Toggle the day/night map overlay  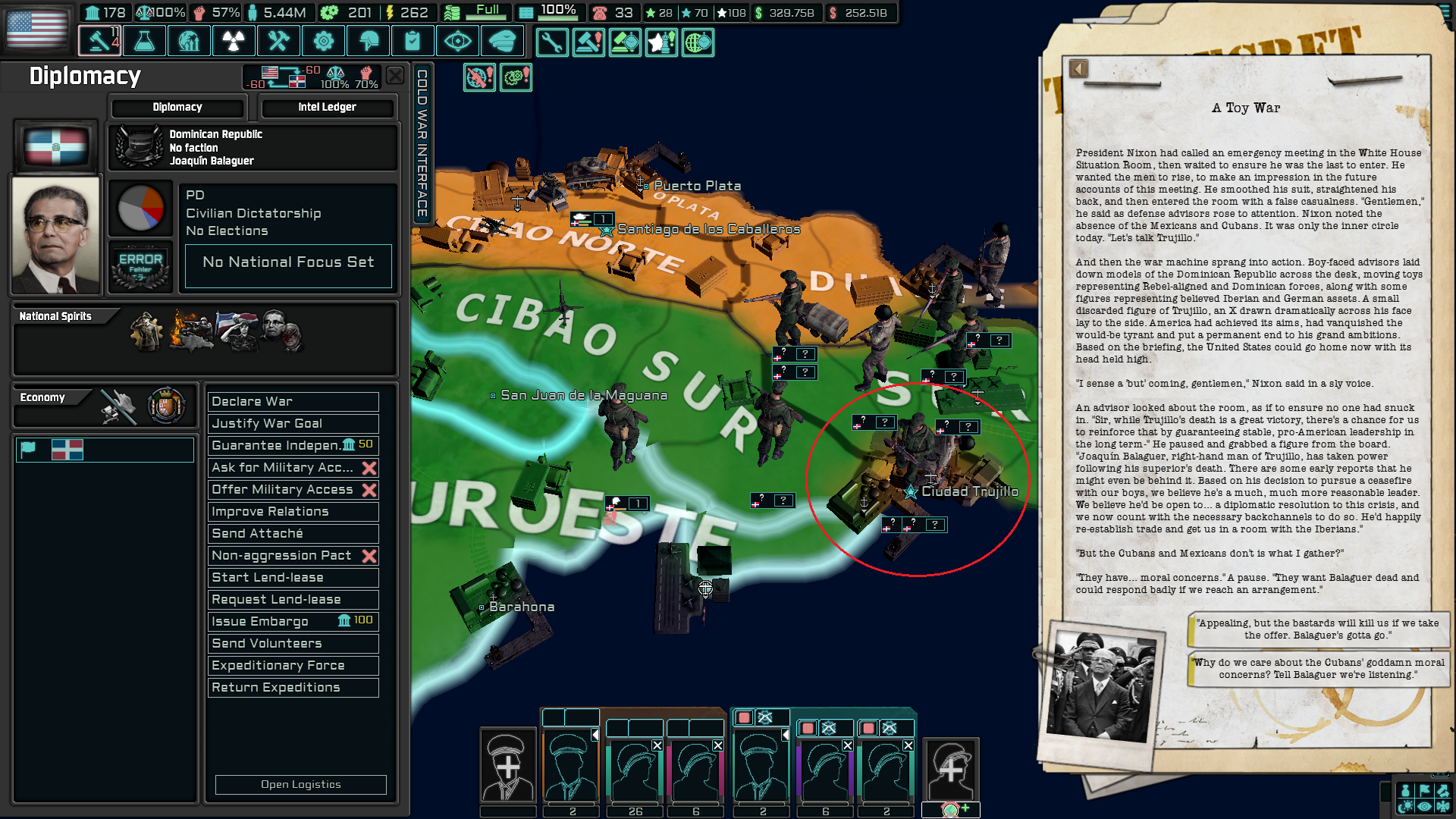click(x=1405, y=807)
